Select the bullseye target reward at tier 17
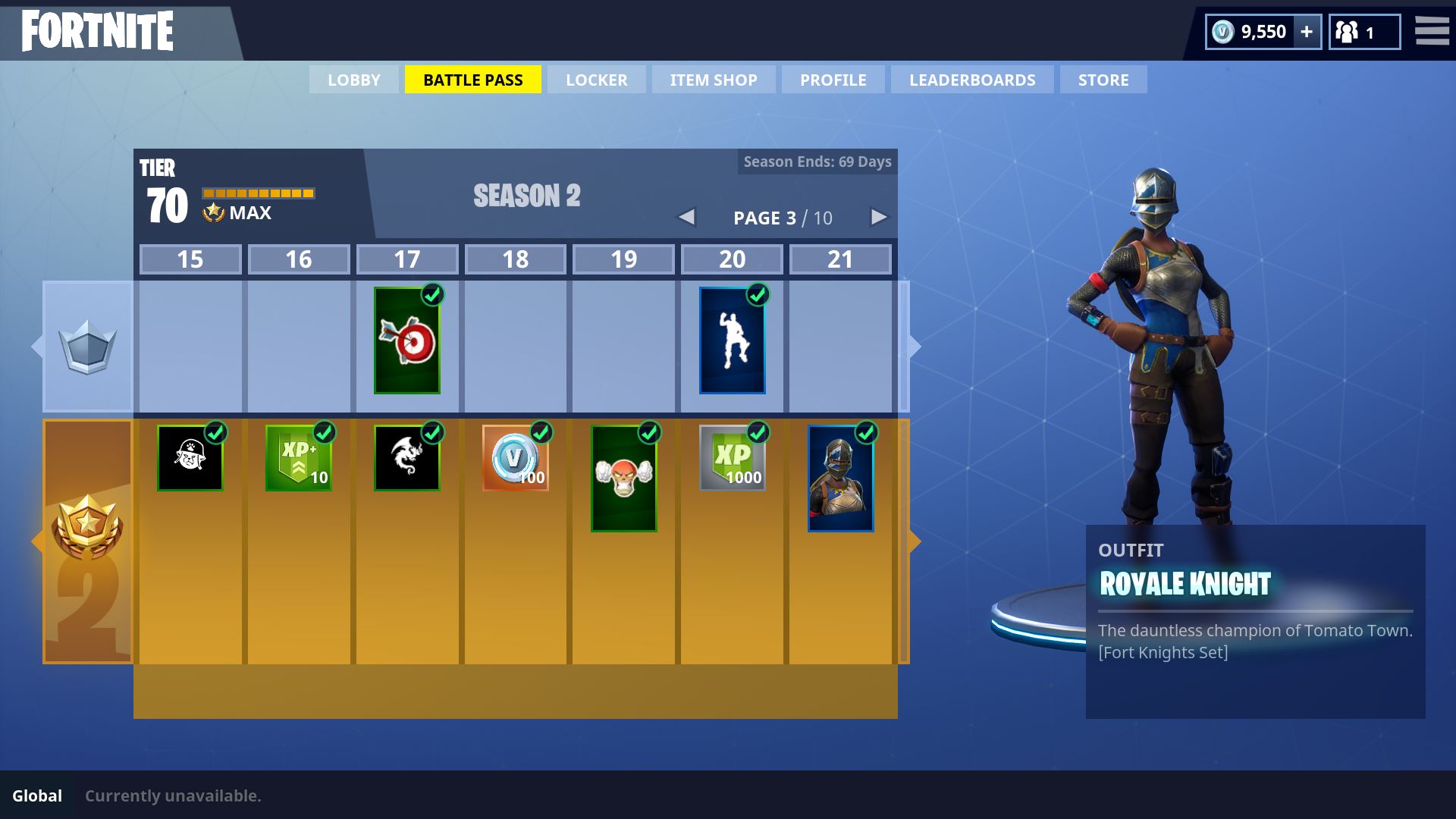The height and width of the screenshot is (819, 1456). click(x=407, y=340)
